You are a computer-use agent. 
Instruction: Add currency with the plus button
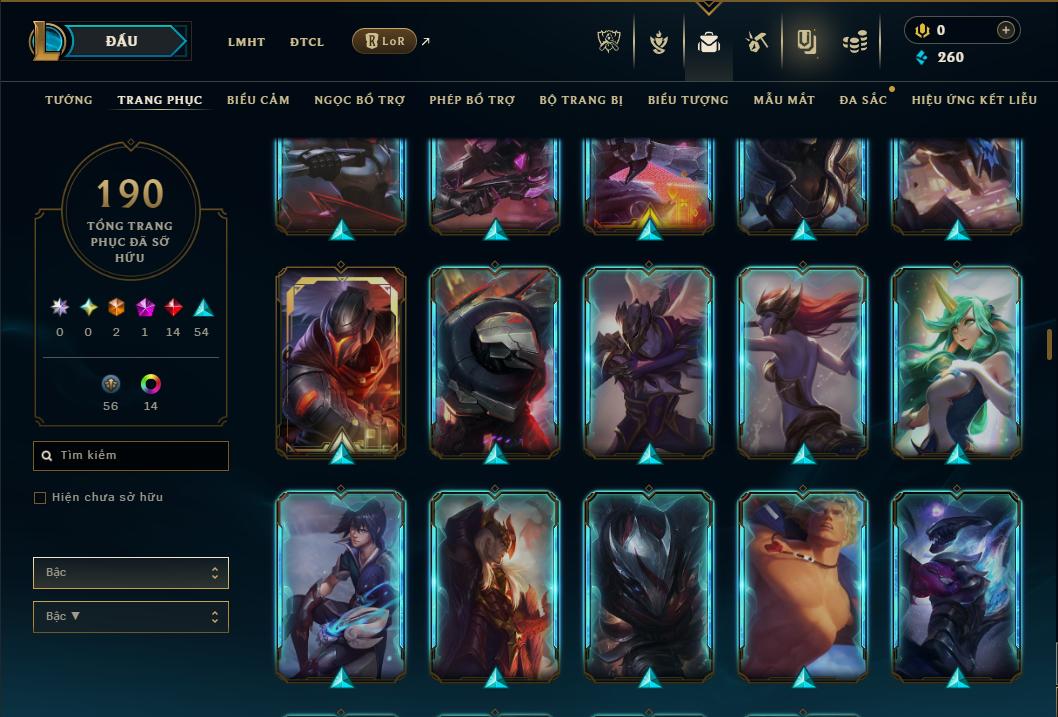click(1006, 30)
